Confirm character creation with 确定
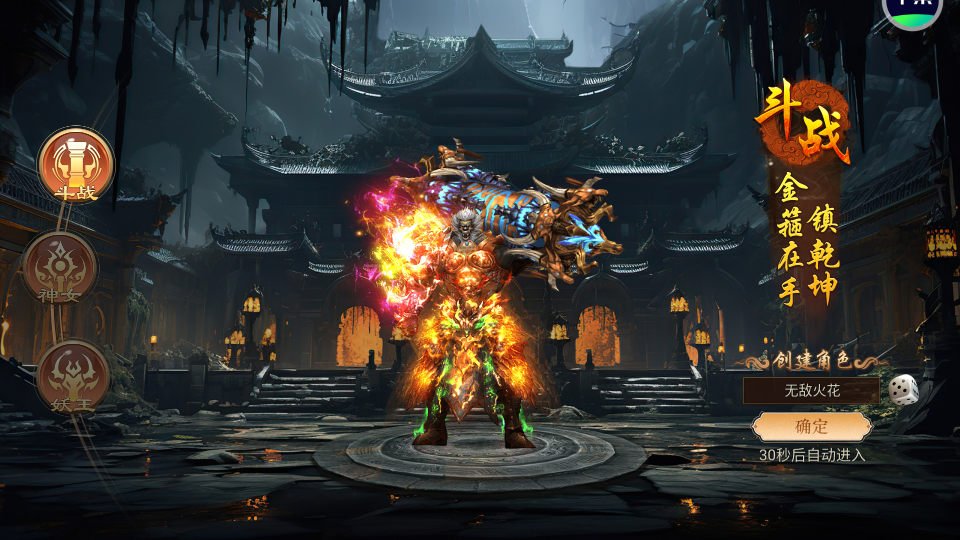 811,427
